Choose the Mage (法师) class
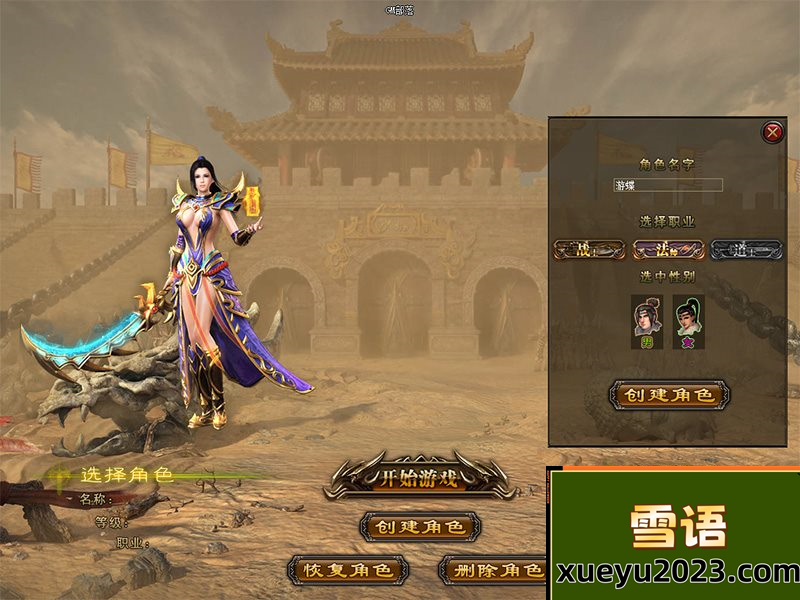 tap(668, 249)
